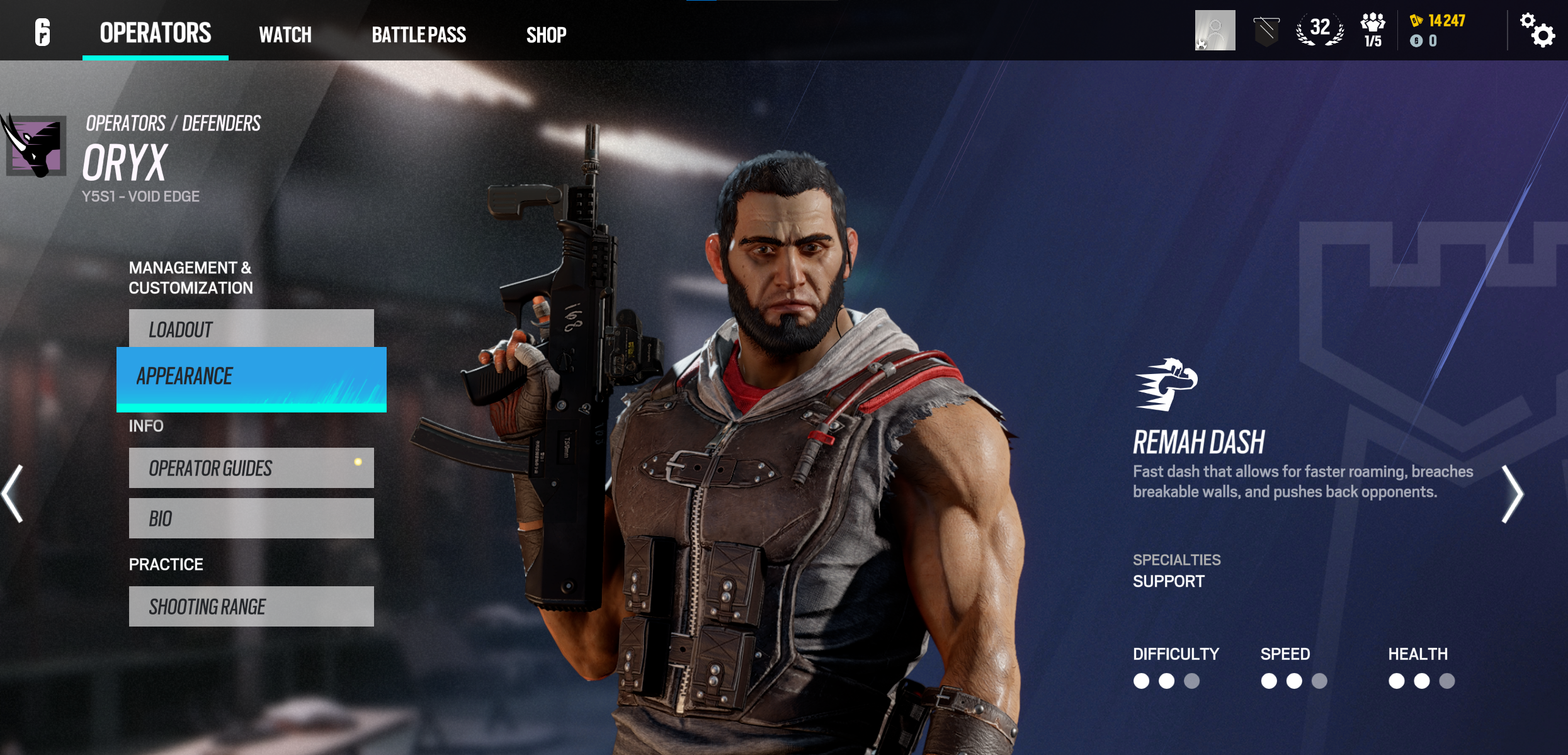Screen dimensions: 1568x755
Task: Open the clearance level 32 badge
Action: pos(1320,30)
